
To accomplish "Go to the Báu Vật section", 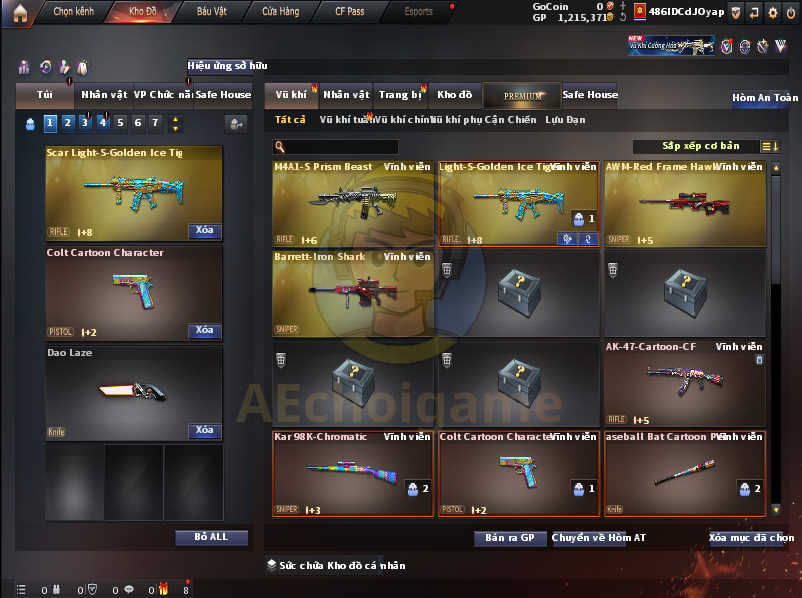I will tap(211, 12).
